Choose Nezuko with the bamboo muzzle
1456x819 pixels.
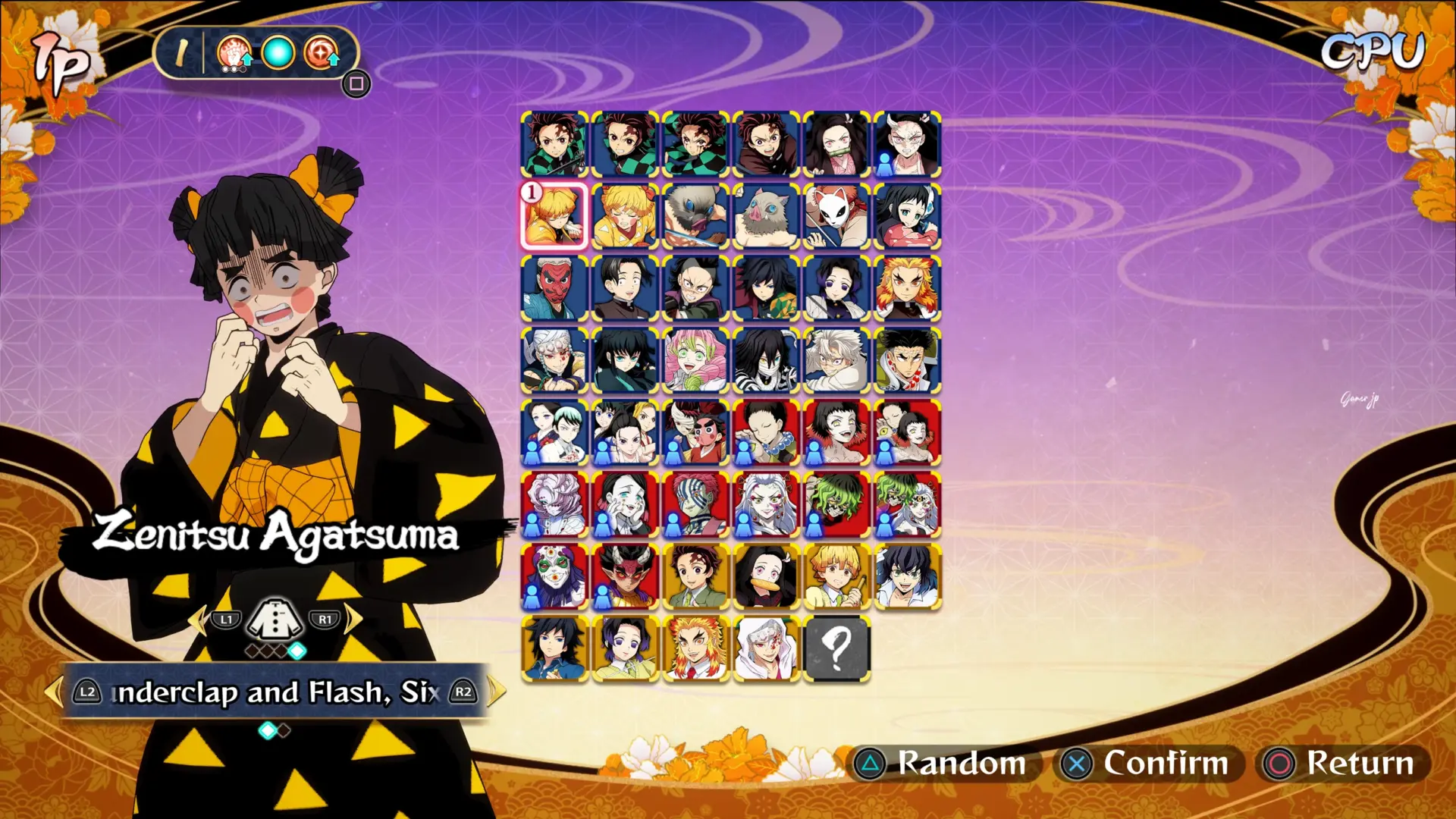pyautogui.click(x=836, y=144)
